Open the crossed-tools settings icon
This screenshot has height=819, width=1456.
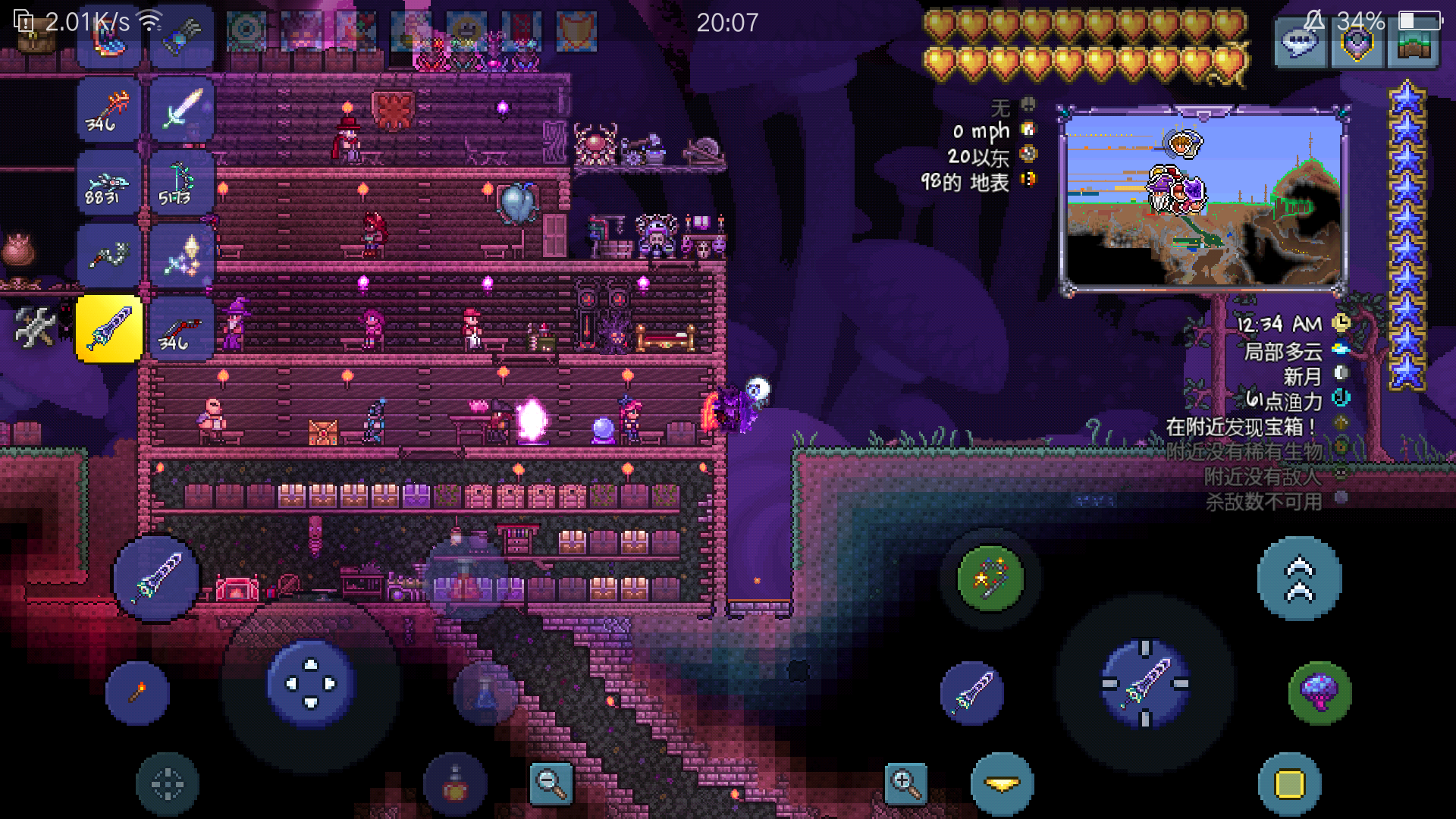pyautogui.click(x=35, y=328)
